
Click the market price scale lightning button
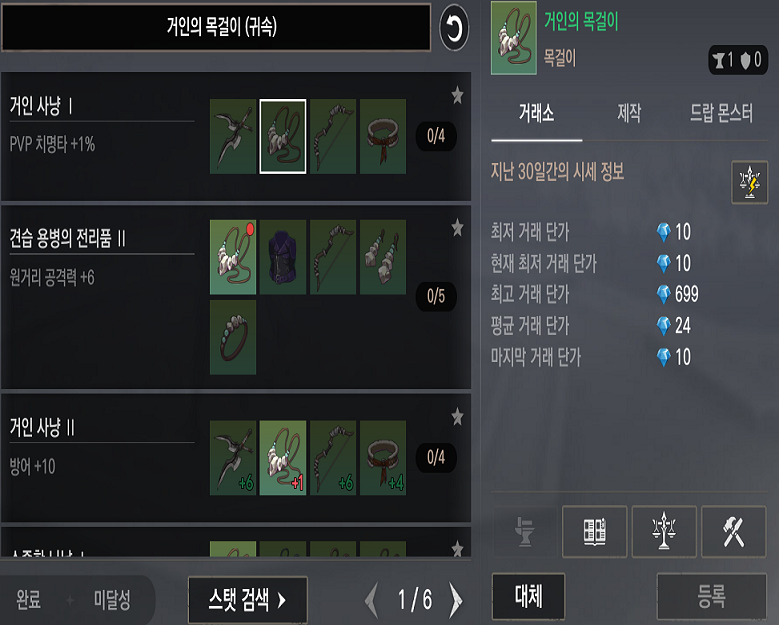pyautogui.click(x=749, y=181)
